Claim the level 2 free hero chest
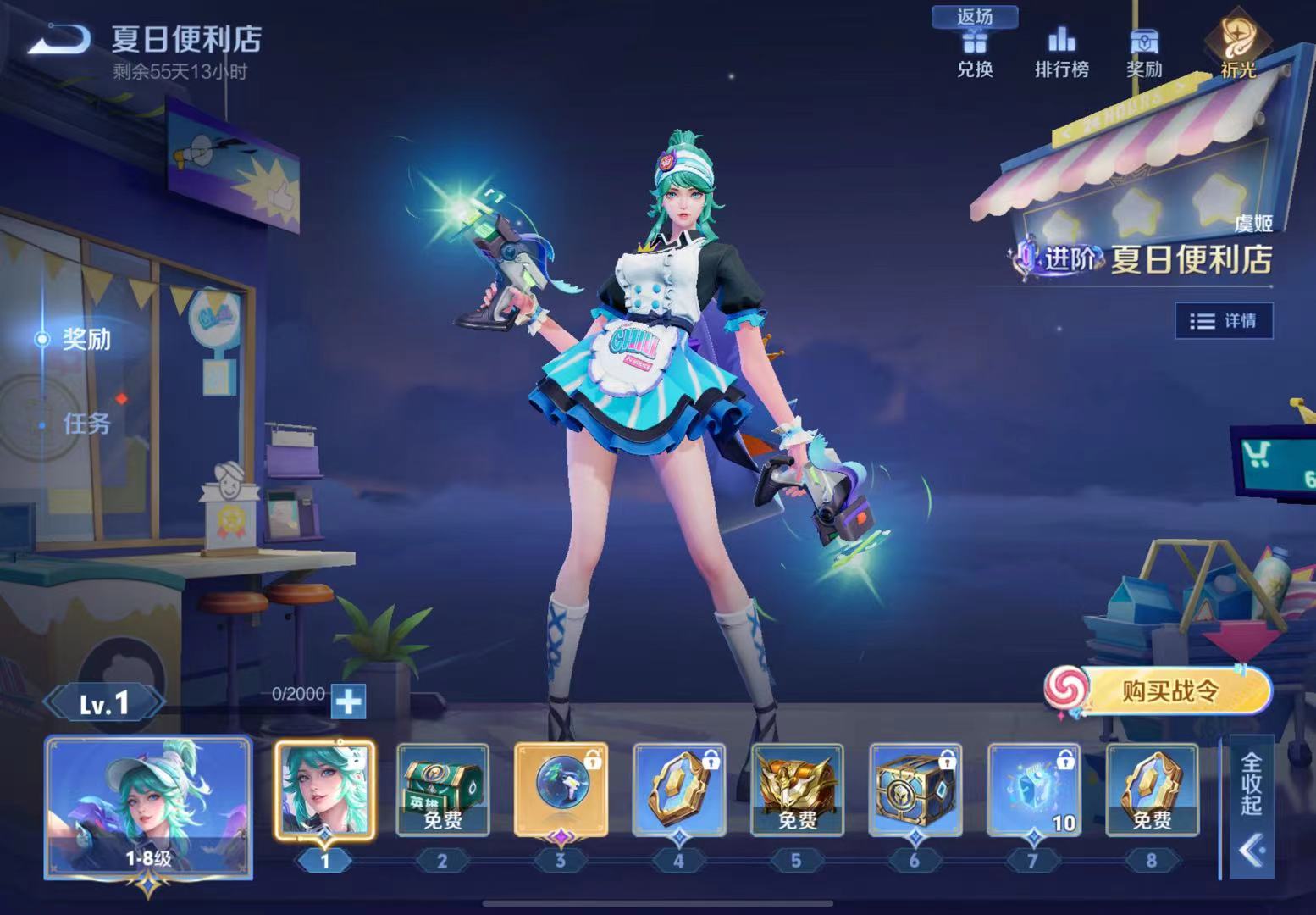The width and height of the screenshot is (1316, 915). [442, 790]
